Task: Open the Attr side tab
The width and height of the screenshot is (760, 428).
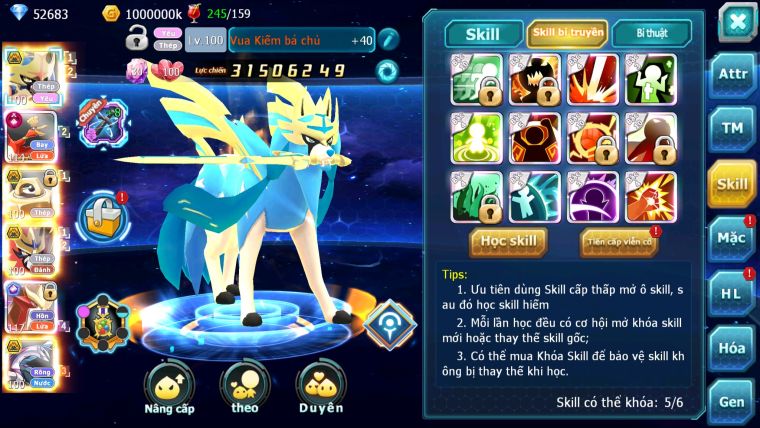Action: 732,76
